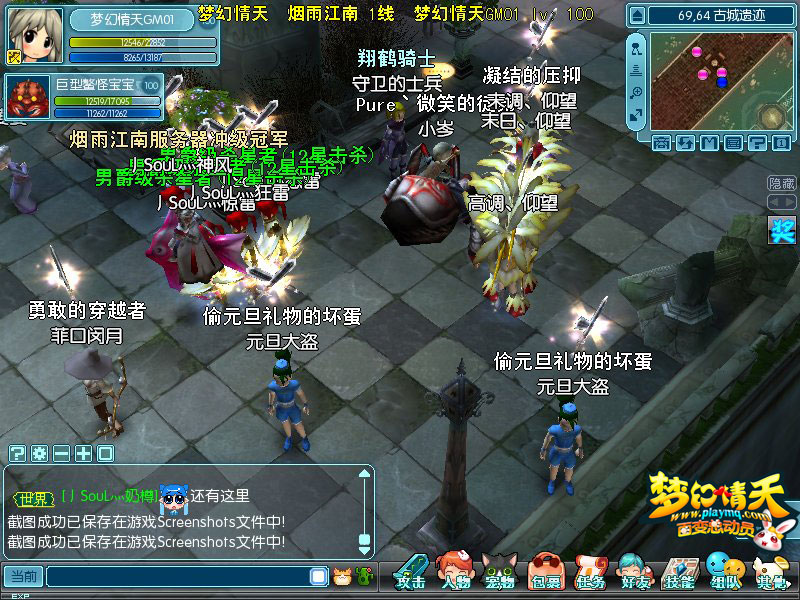Open chat settings gear icon
800x600 pixels.
(x=39, y=453)
